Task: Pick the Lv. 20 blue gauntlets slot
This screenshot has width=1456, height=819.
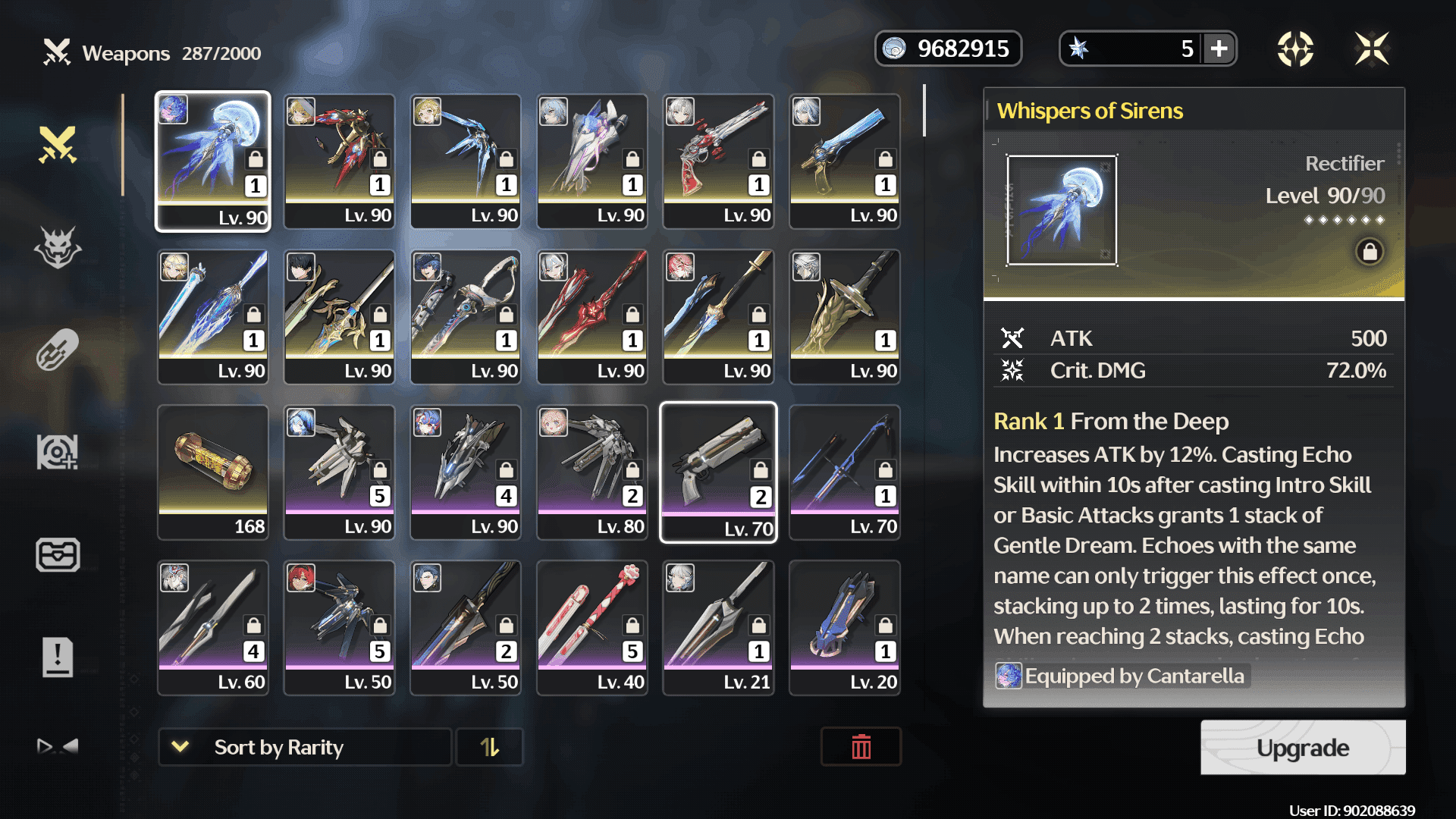Action: [x=845, y=628]
